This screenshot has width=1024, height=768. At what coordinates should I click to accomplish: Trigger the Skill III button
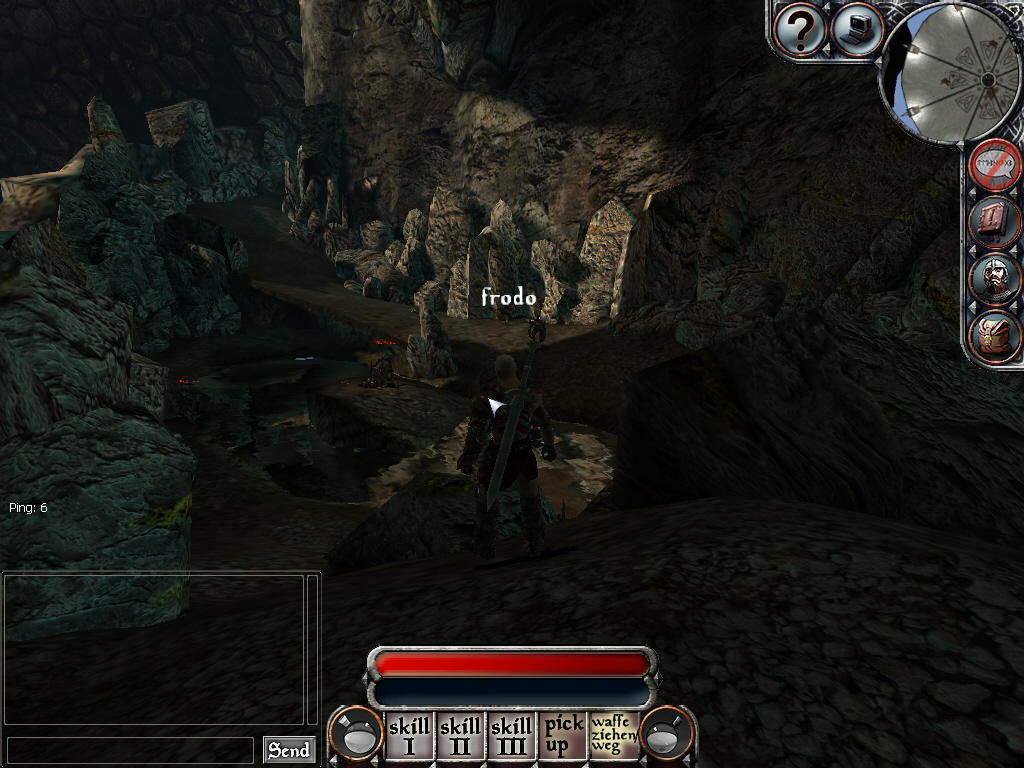click(x=511, y=735)
